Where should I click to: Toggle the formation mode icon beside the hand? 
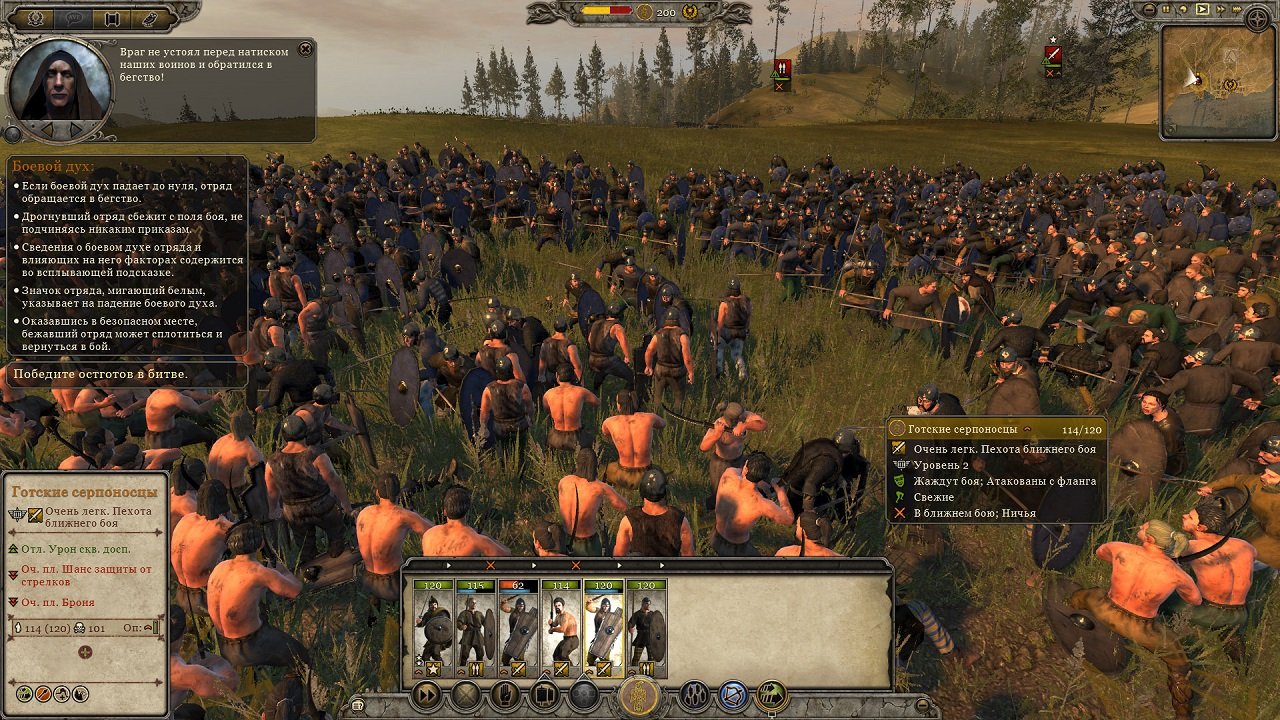[x=544, y=694]
